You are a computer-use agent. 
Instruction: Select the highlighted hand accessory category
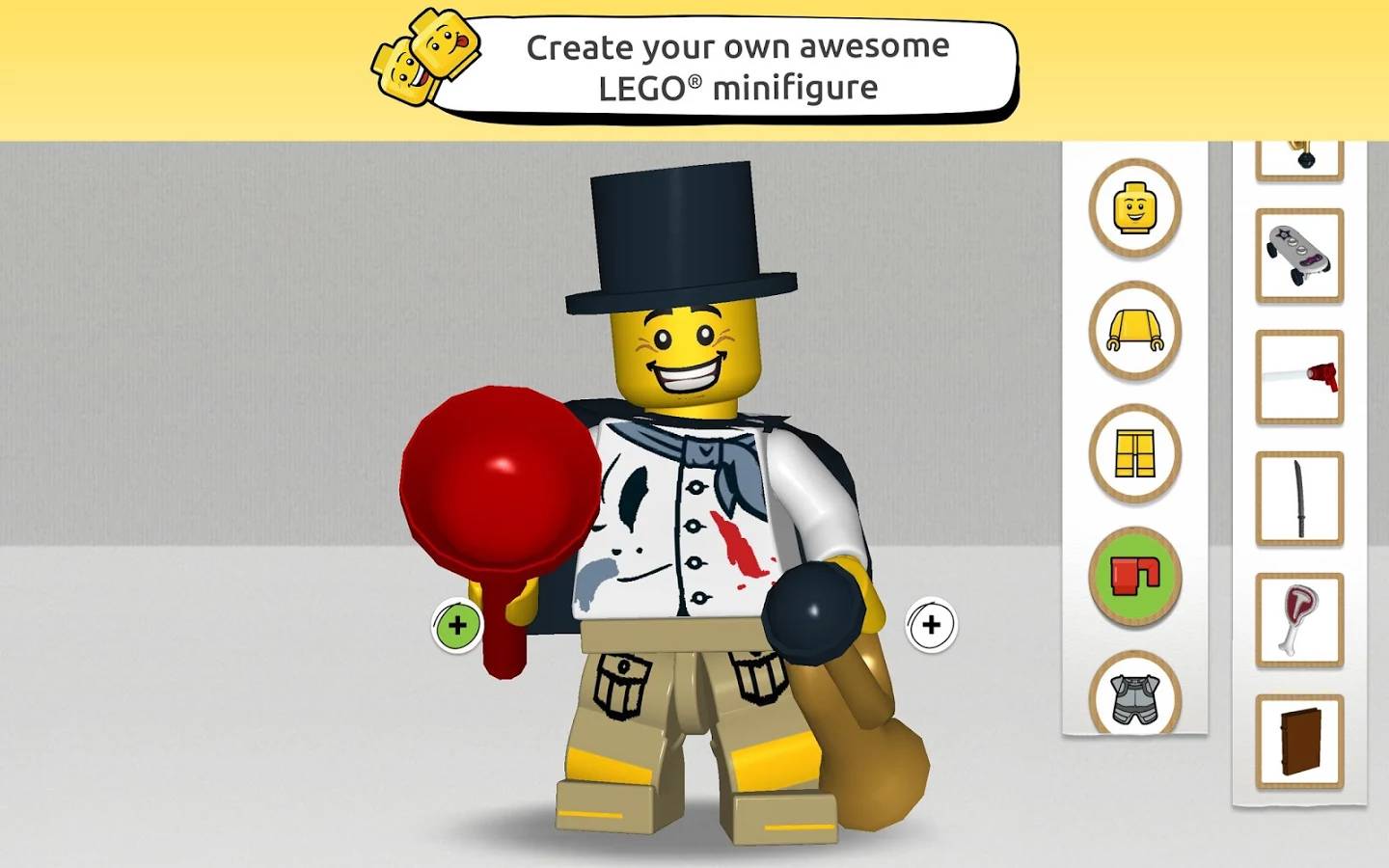(x=1134, y=576)
